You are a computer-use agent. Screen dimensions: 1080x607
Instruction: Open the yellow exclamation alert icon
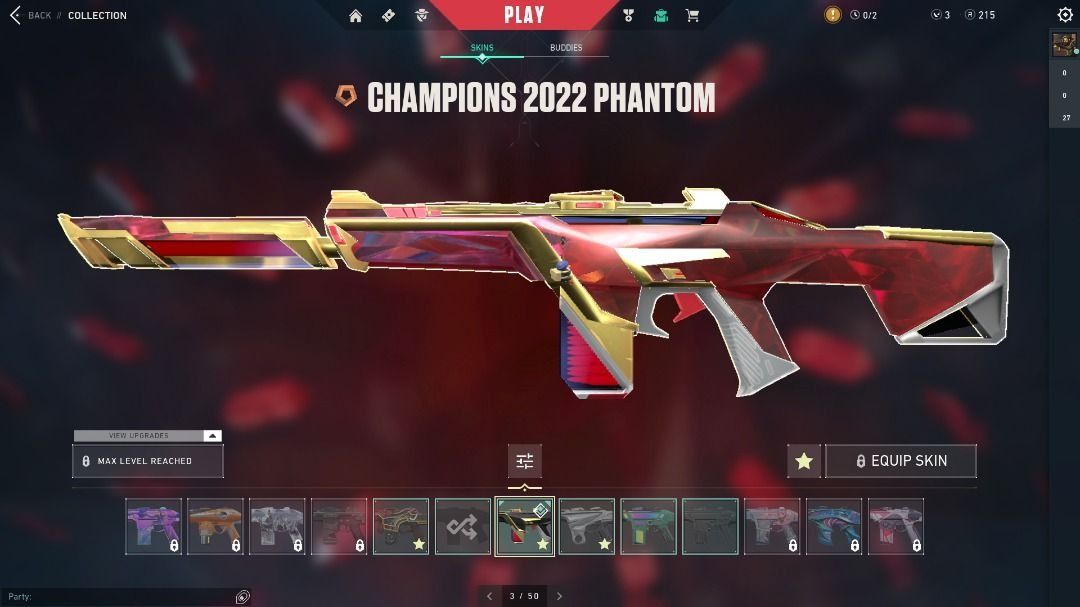click(833, 15)
